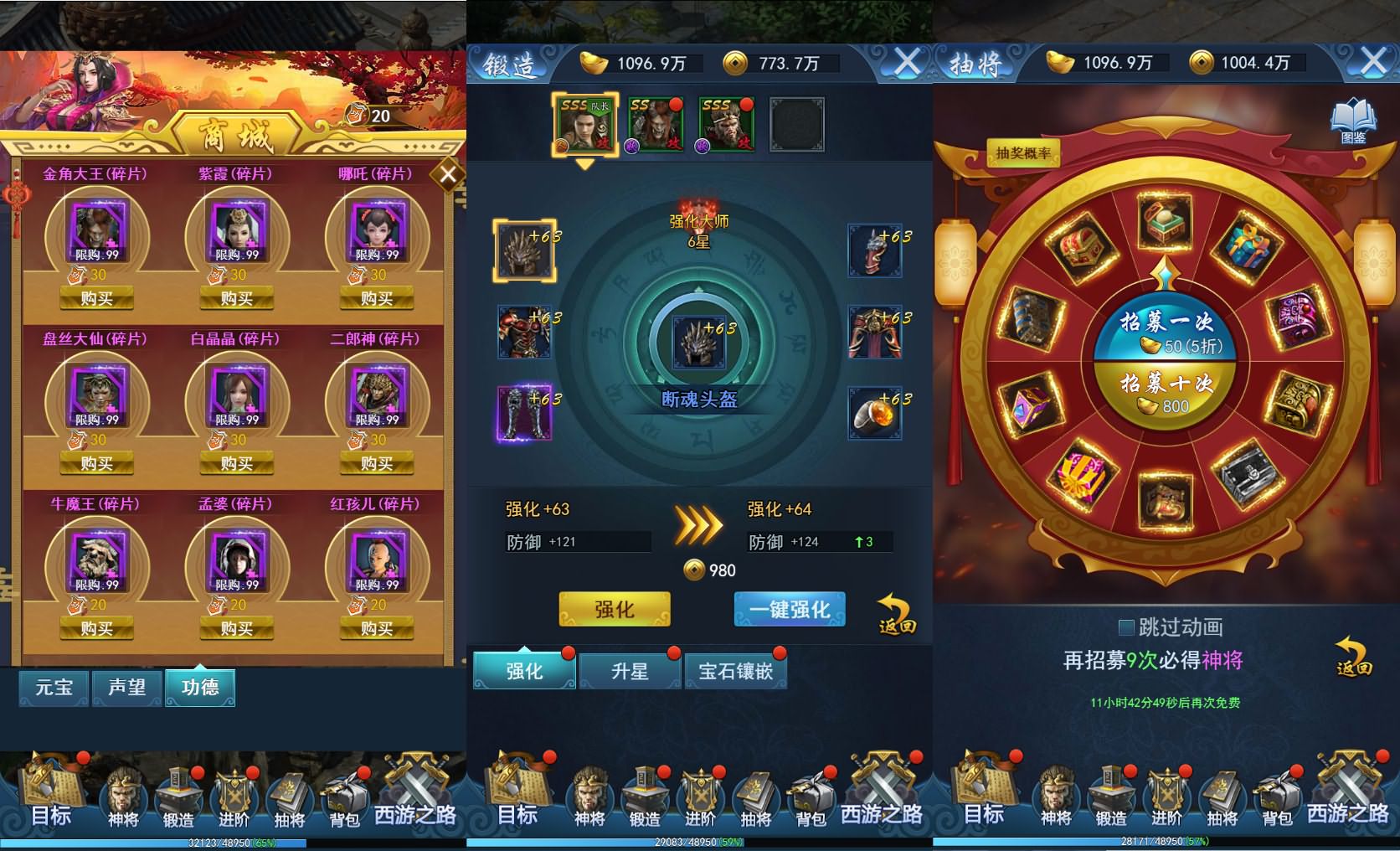
Task: Open the 升星 tab in the forge
Action: [629, 670]
